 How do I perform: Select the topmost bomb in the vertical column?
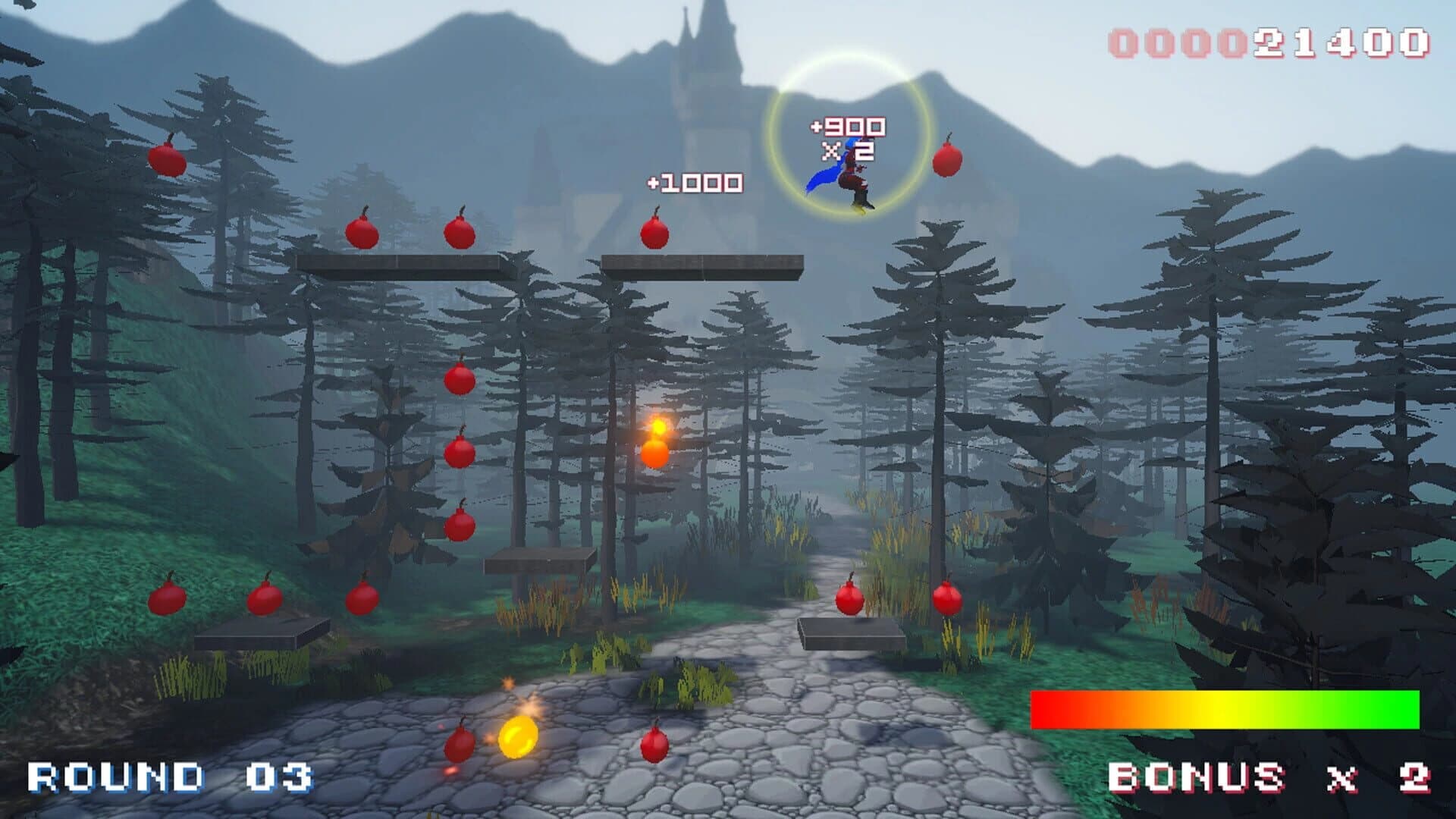pos(459,379)
